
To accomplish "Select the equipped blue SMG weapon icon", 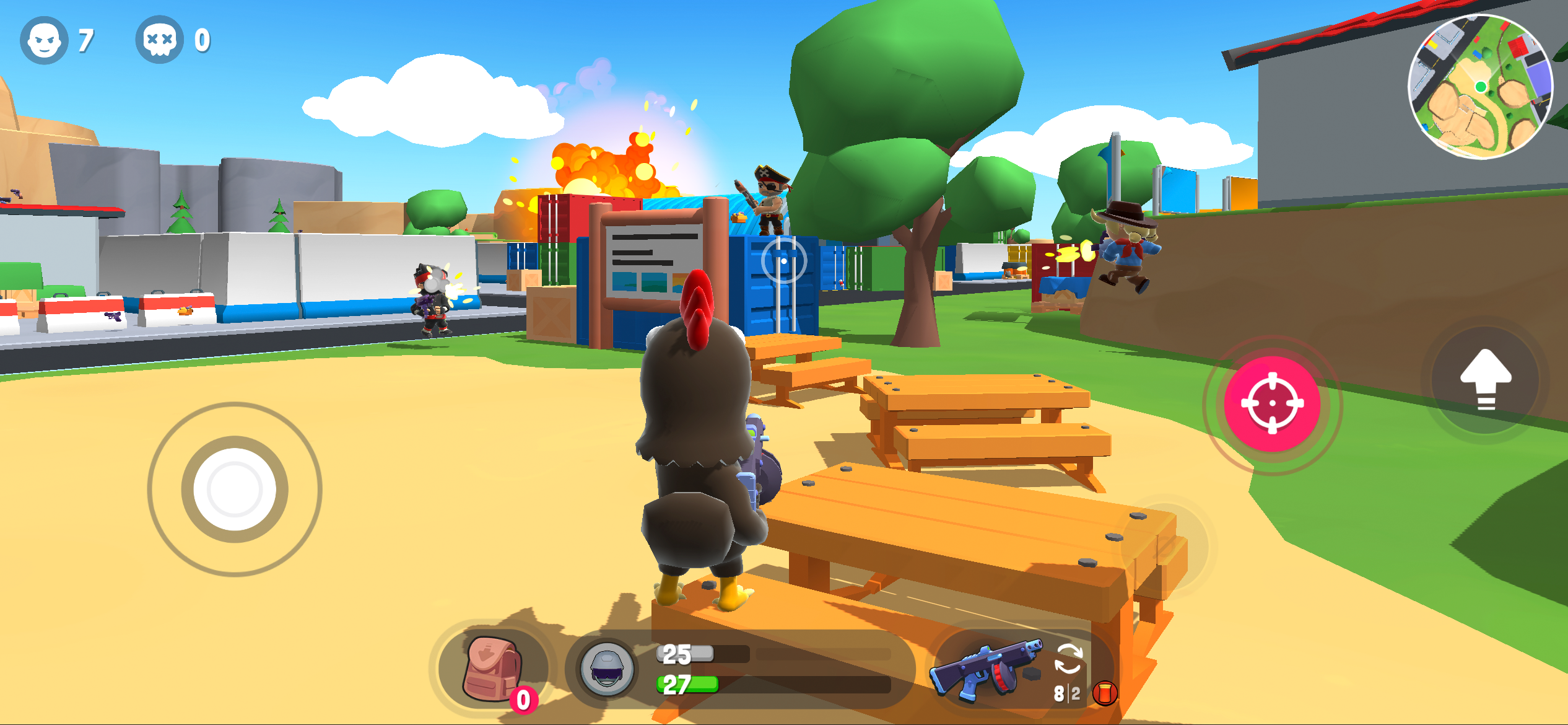I will 989,671.
